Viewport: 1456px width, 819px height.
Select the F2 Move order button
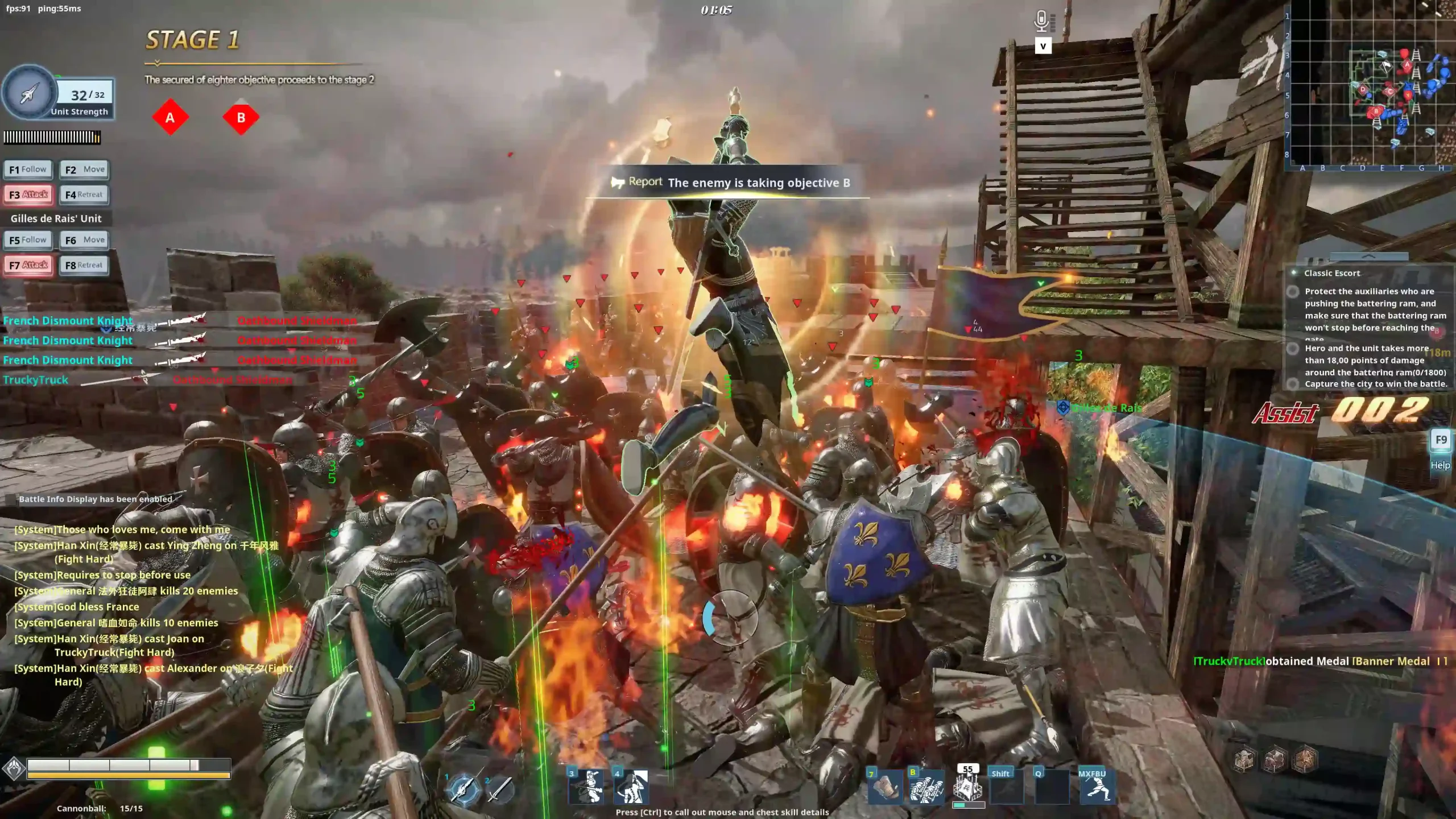[84, 169]
